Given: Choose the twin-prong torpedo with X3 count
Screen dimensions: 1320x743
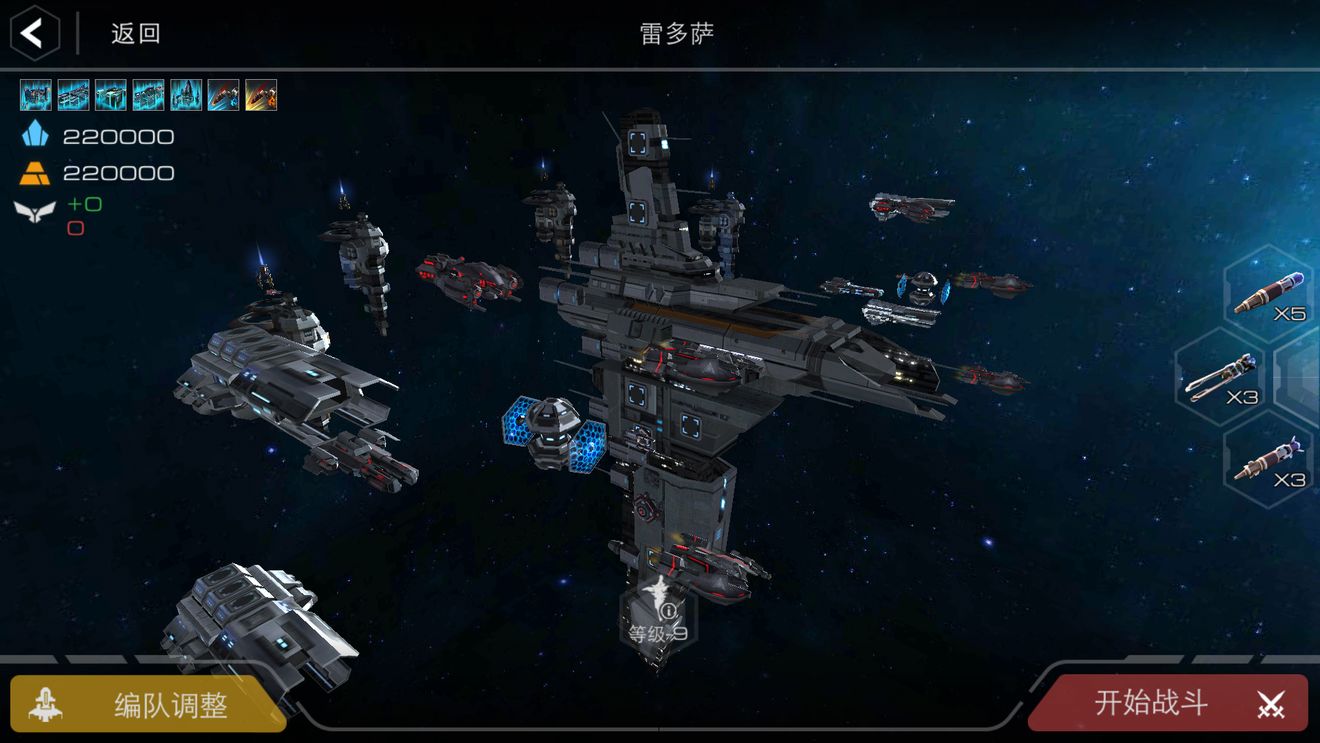Looking at the screenshot, I should click(x=1221, y=378).
